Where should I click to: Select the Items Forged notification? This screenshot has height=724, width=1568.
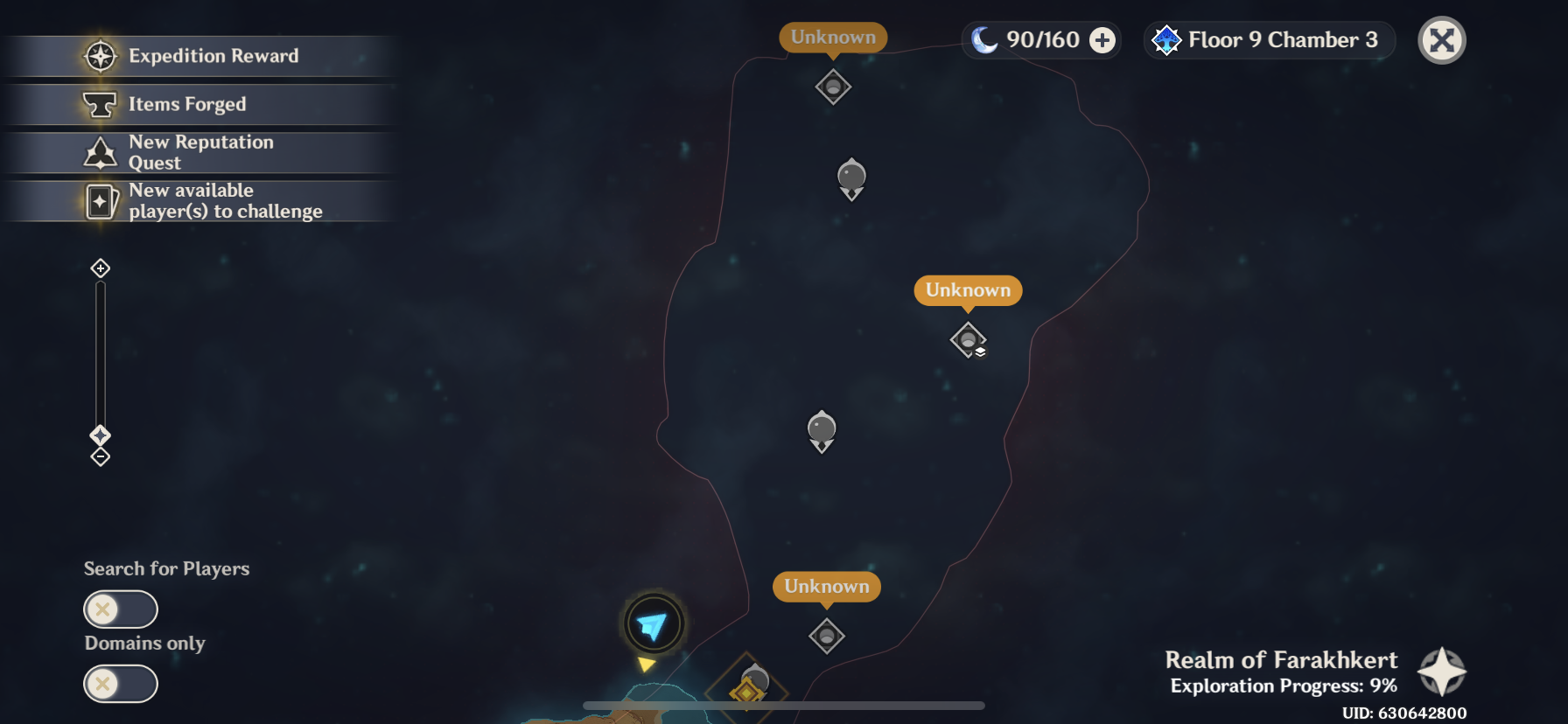coord(187,104)
